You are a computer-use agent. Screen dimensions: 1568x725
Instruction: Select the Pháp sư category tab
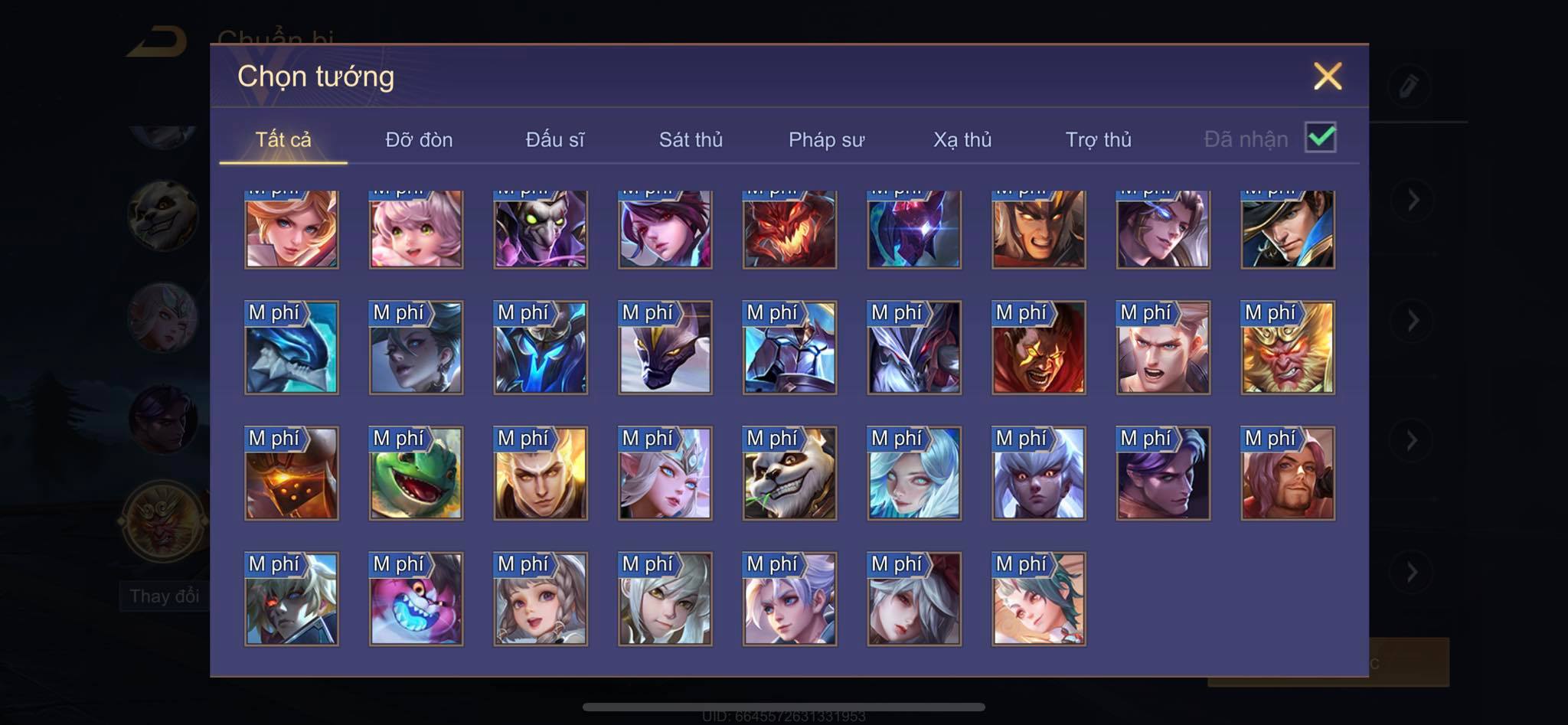click(826, 139)
